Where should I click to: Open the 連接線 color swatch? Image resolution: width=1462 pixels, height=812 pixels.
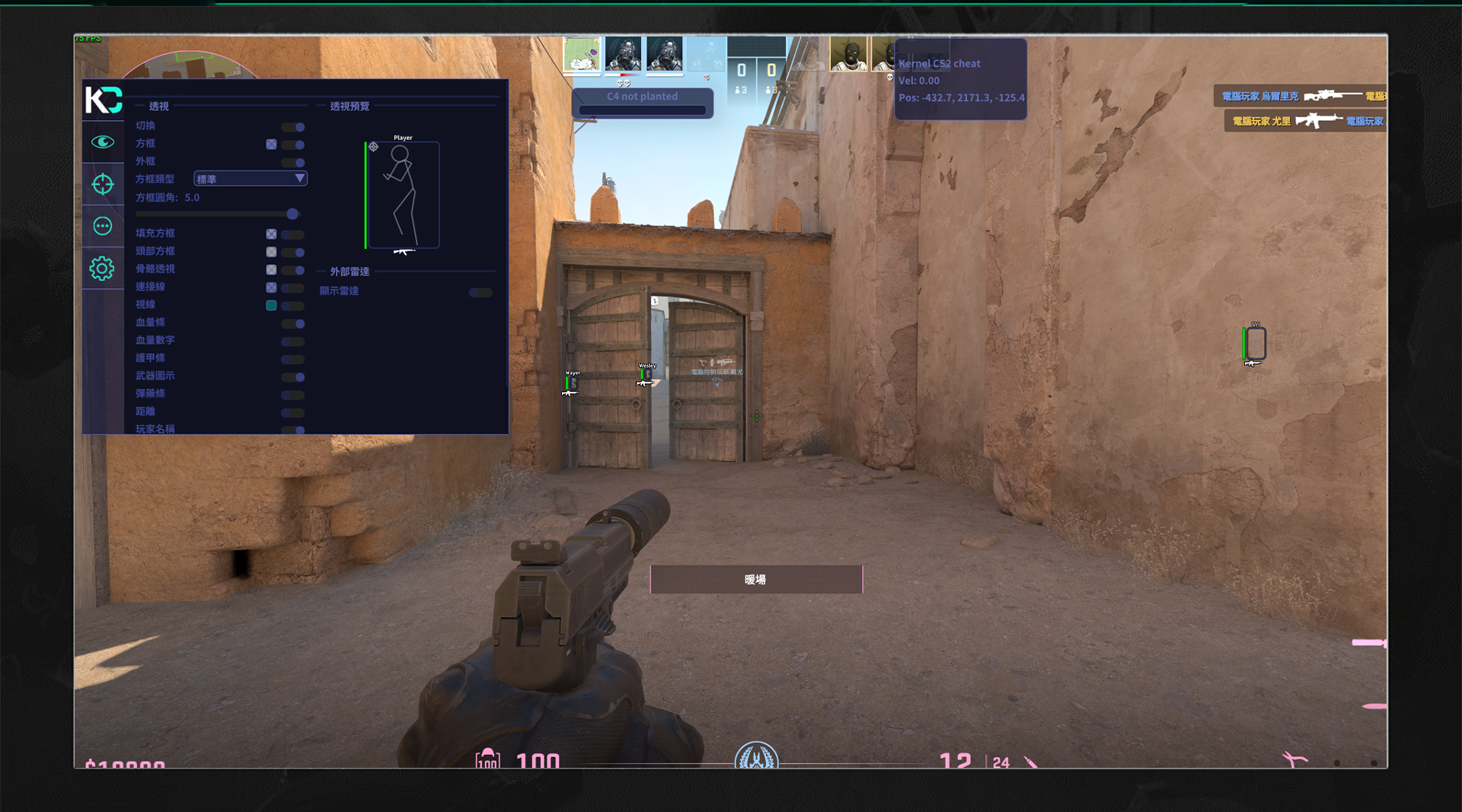(271, 288)
